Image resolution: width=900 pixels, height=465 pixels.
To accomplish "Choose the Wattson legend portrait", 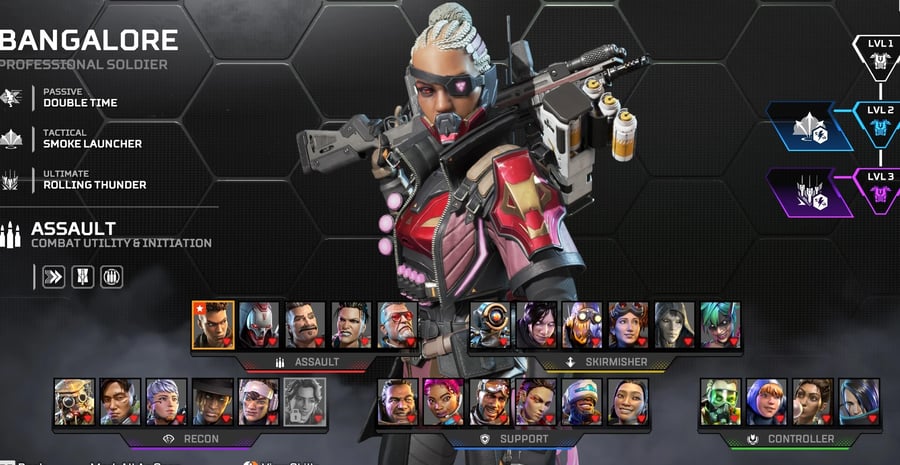I will 766,401.
